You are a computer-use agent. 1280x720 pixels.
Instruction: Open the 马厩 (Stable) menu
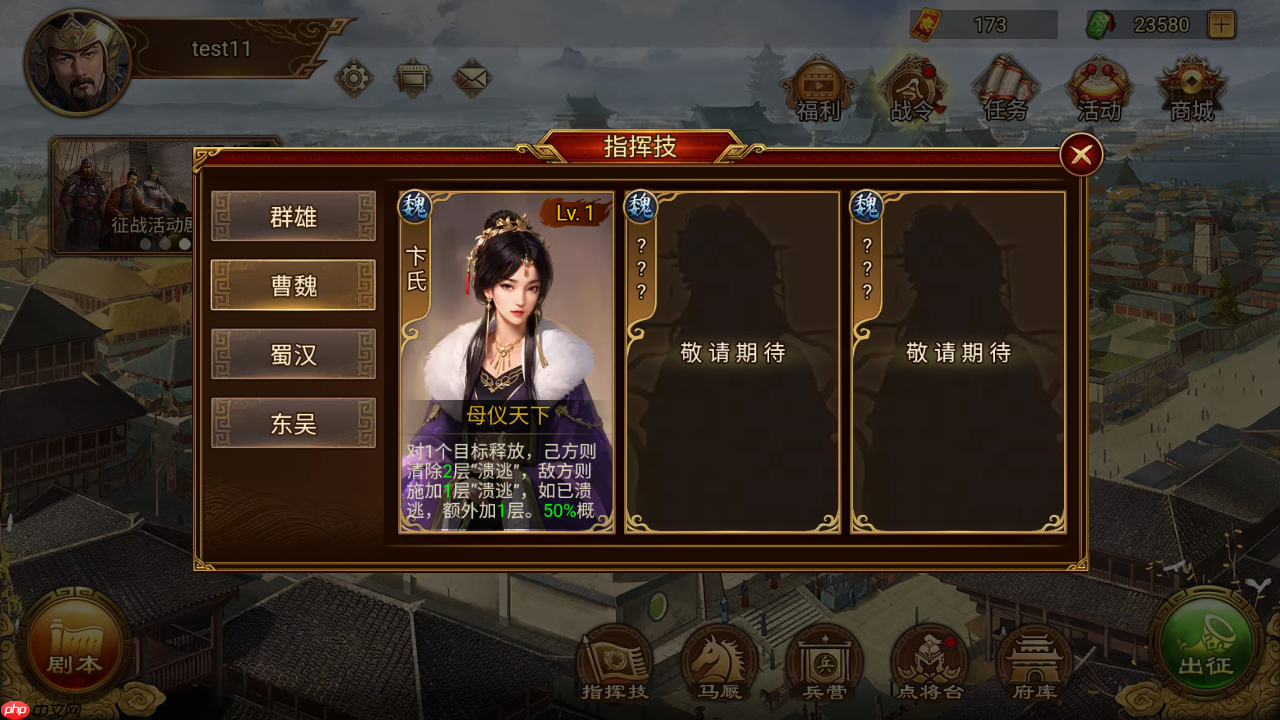720,660
